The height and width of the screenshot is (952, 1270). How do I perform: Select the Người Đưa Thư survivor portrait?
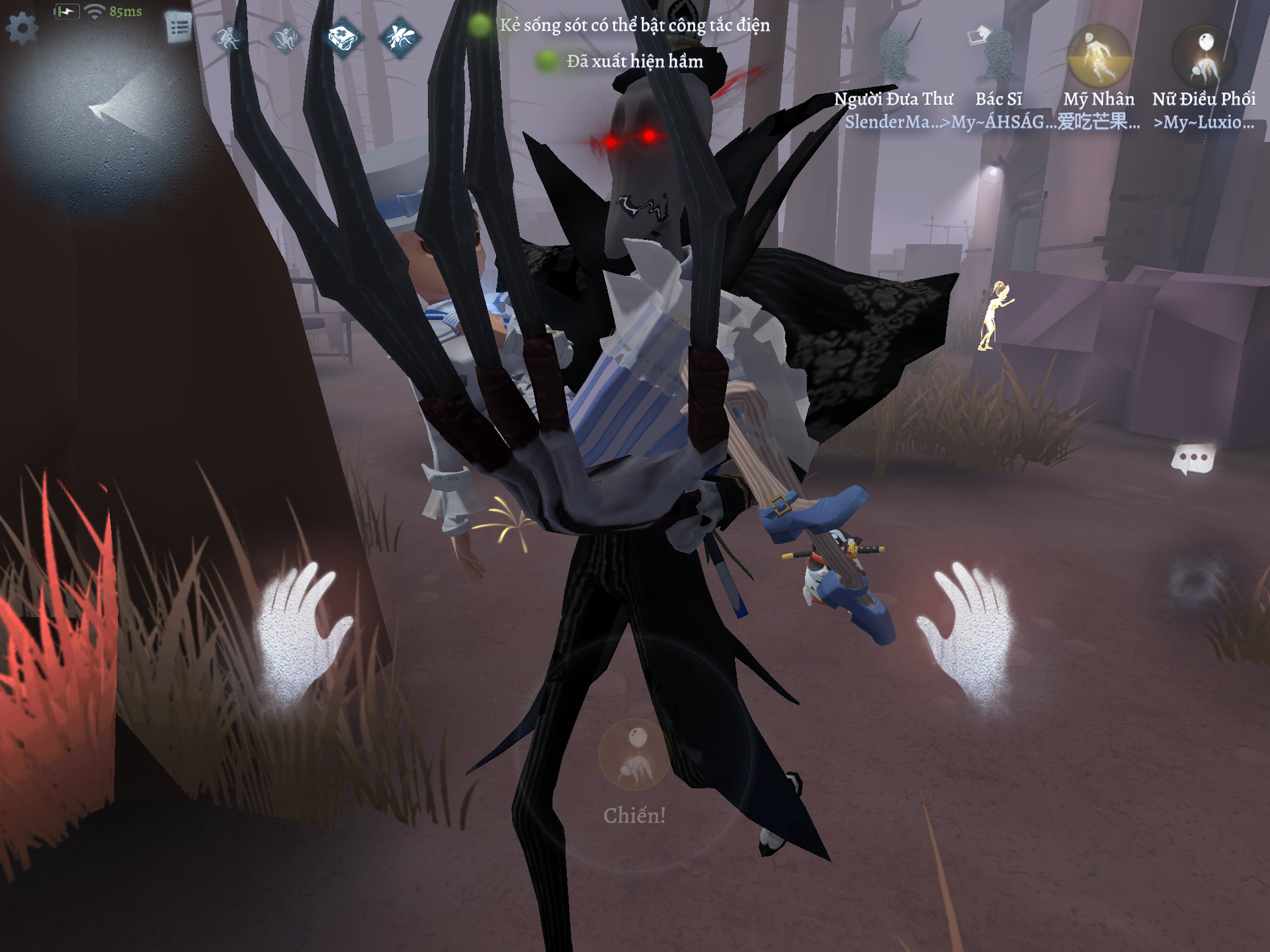896,56
